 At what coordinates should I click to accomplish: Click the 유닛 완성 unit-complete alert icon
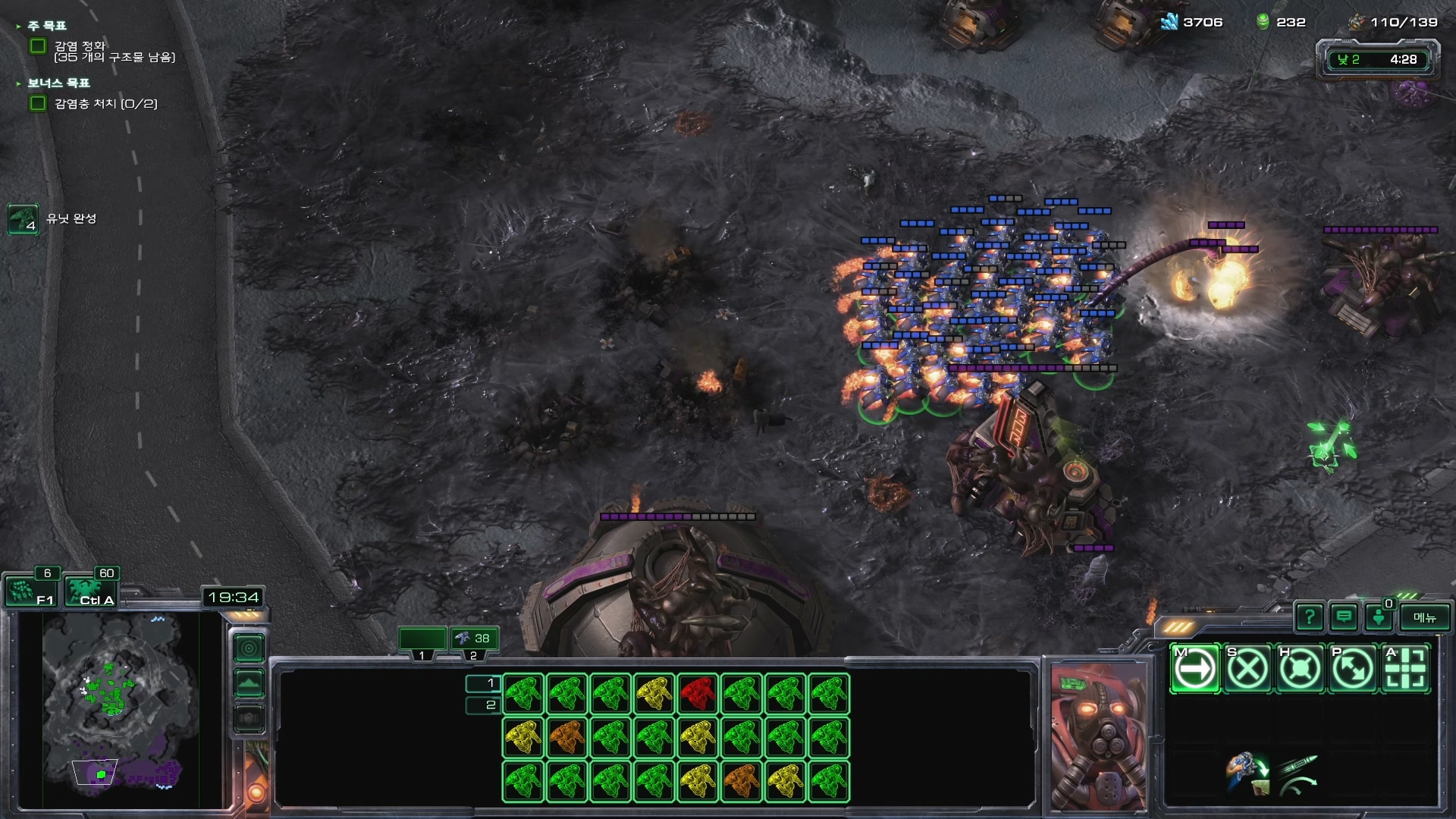click(23, 219)
